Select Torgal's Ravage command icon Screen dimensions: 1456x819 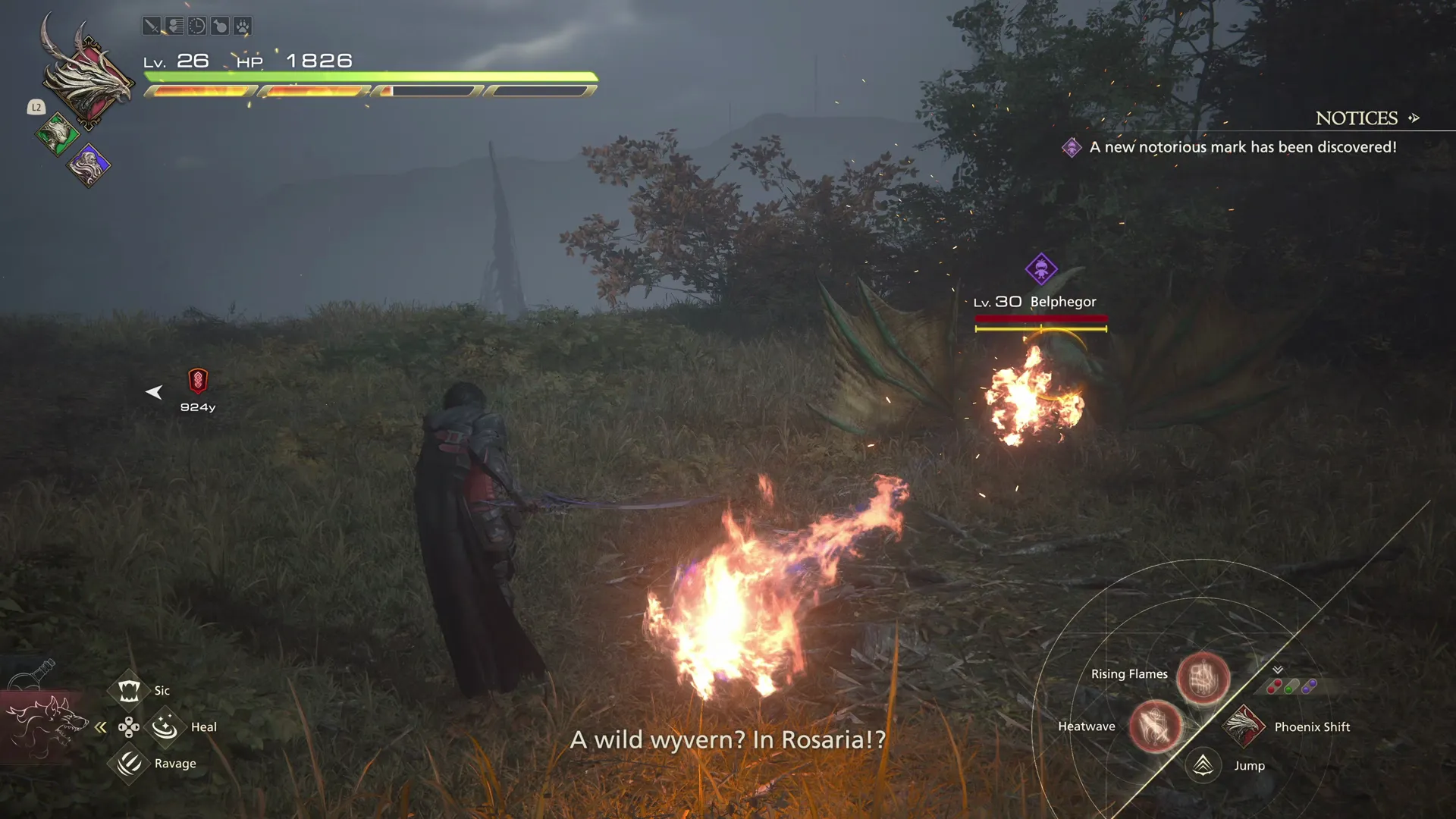coord(128,764)
